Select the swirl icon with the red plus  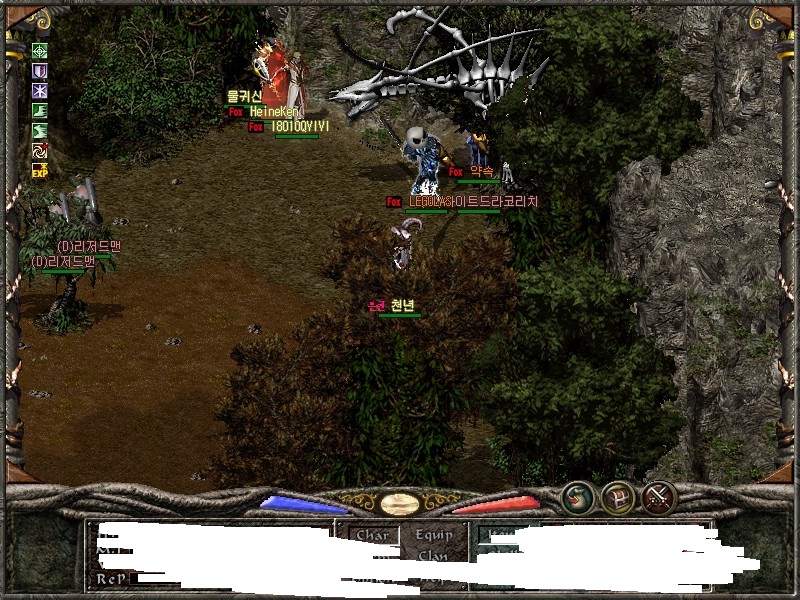coord(41,151)
